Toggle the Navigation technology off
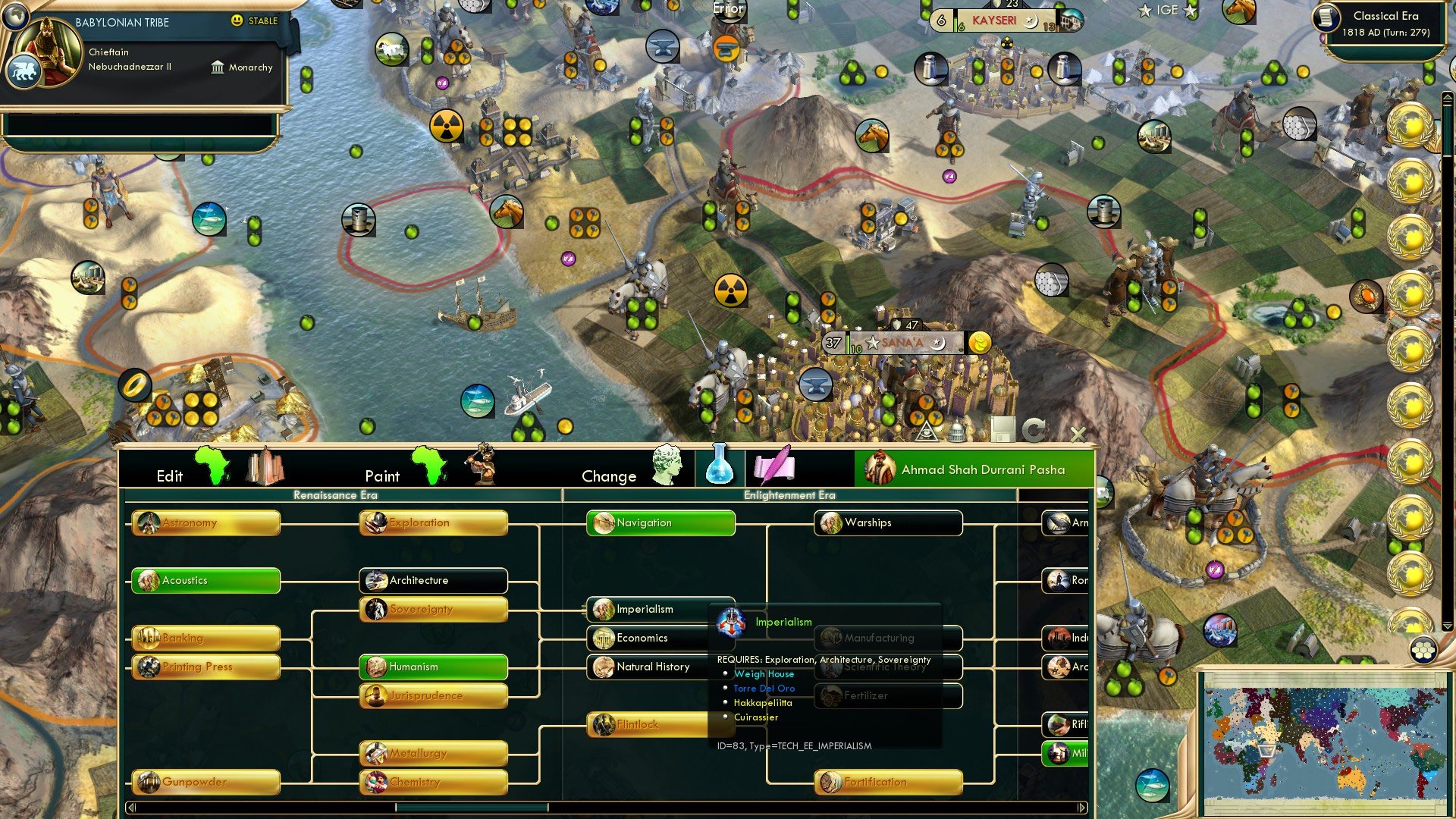Screen dimensions: 1456x819 coord(659,522)
